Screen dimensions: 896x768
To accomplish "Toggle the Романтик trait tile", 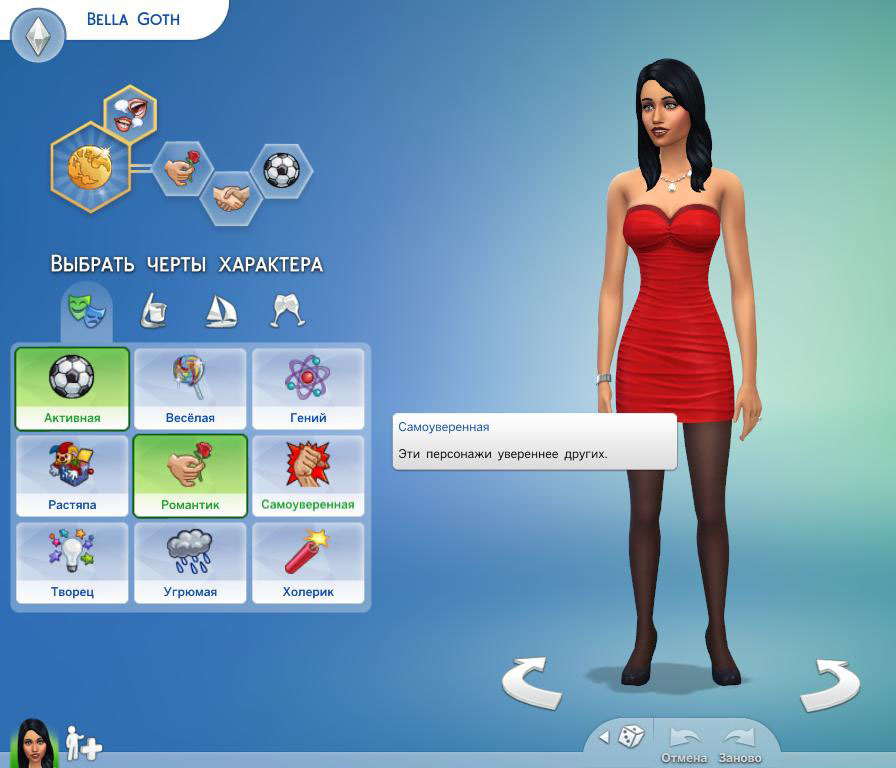I will [190, 476].
